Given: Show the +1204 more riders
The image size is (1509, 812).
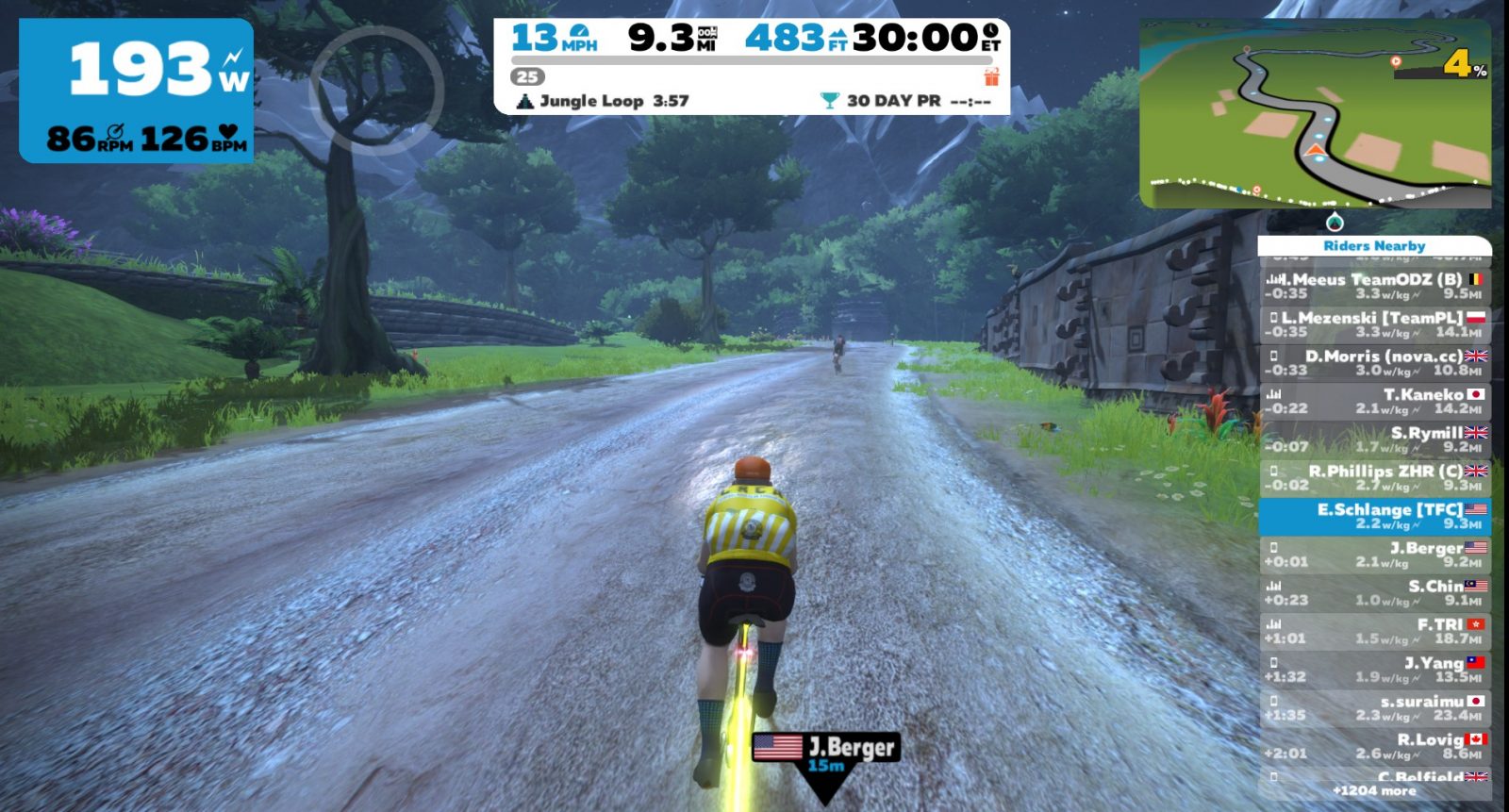Looking at the screenshot, I should pyautogui.click(x=1374, y=791).
